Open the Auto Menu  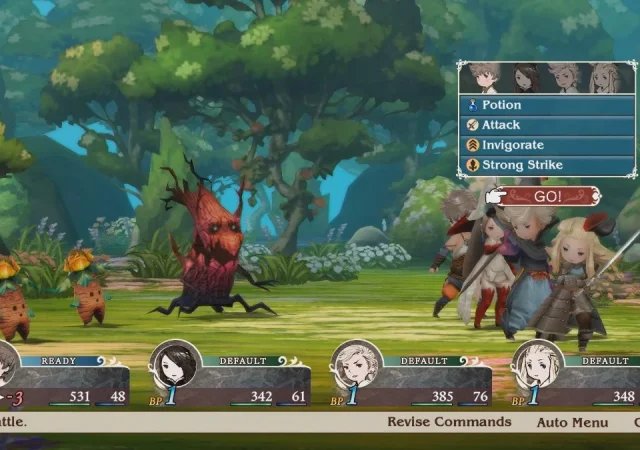tap(572, 422)
